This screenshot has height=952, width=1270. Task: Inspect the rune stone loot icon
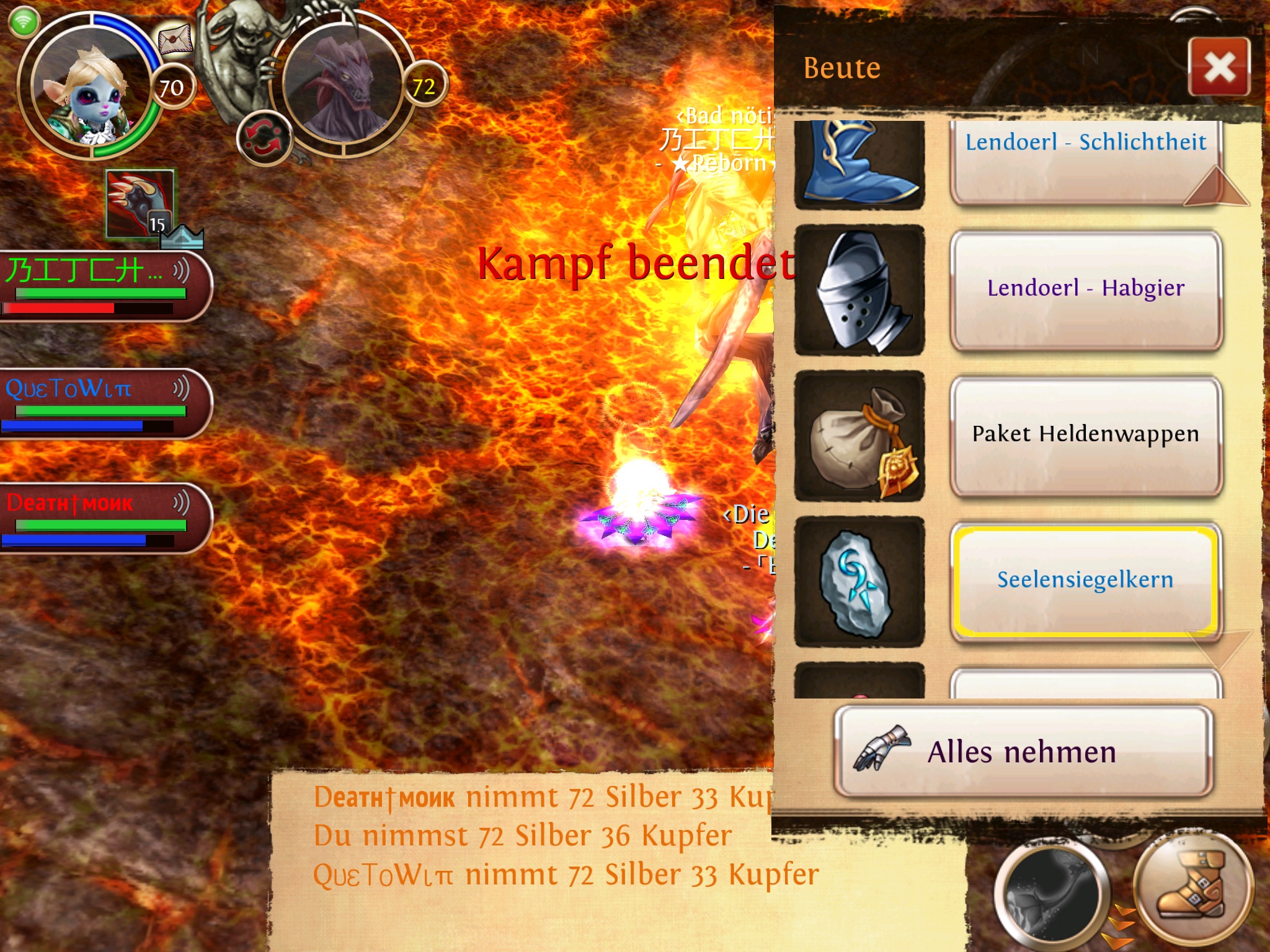pyautogui.click(x=859, y=581)
